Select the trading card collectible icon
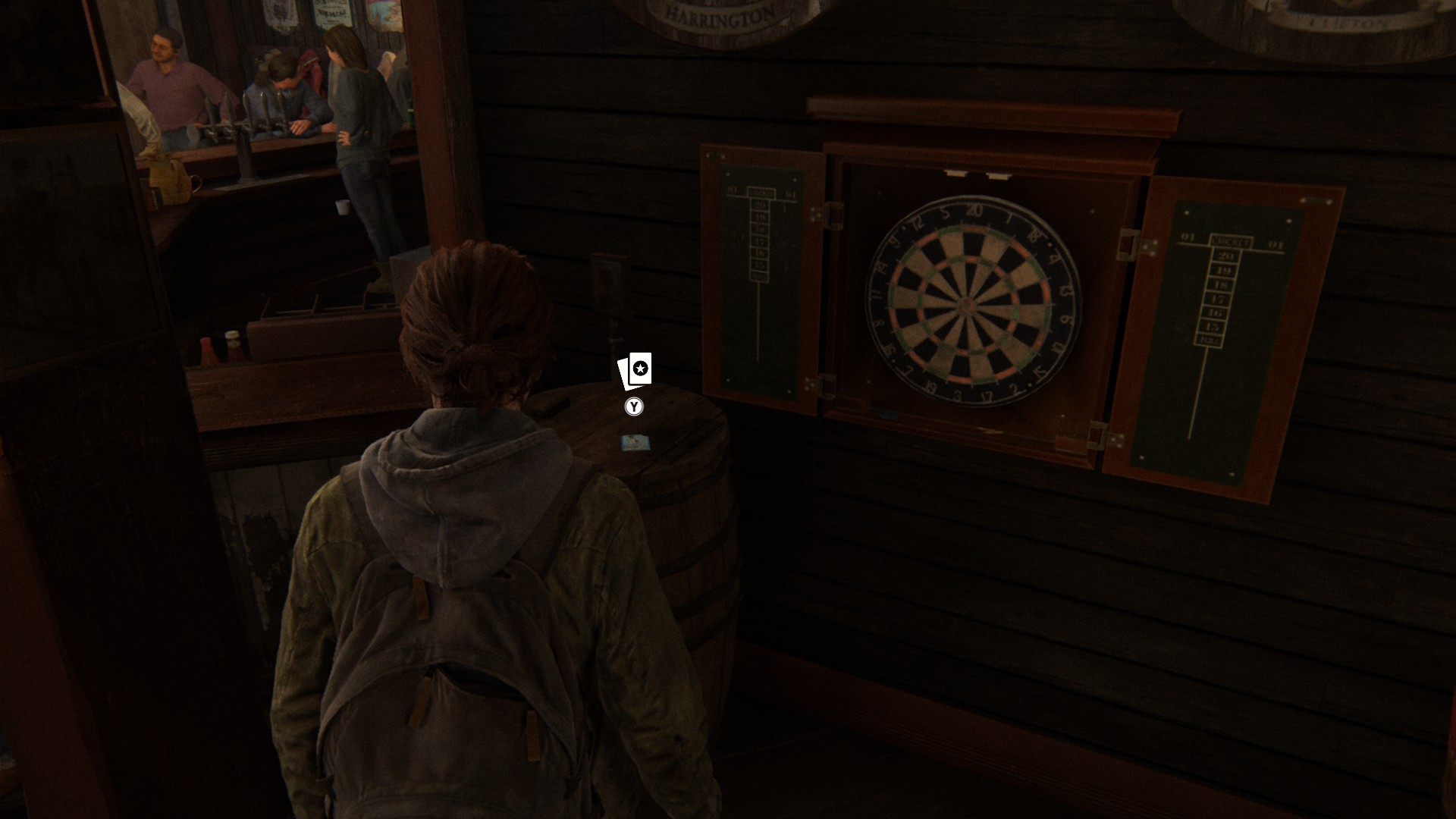This screenshot has height=819, width=1456. [635, 370]
